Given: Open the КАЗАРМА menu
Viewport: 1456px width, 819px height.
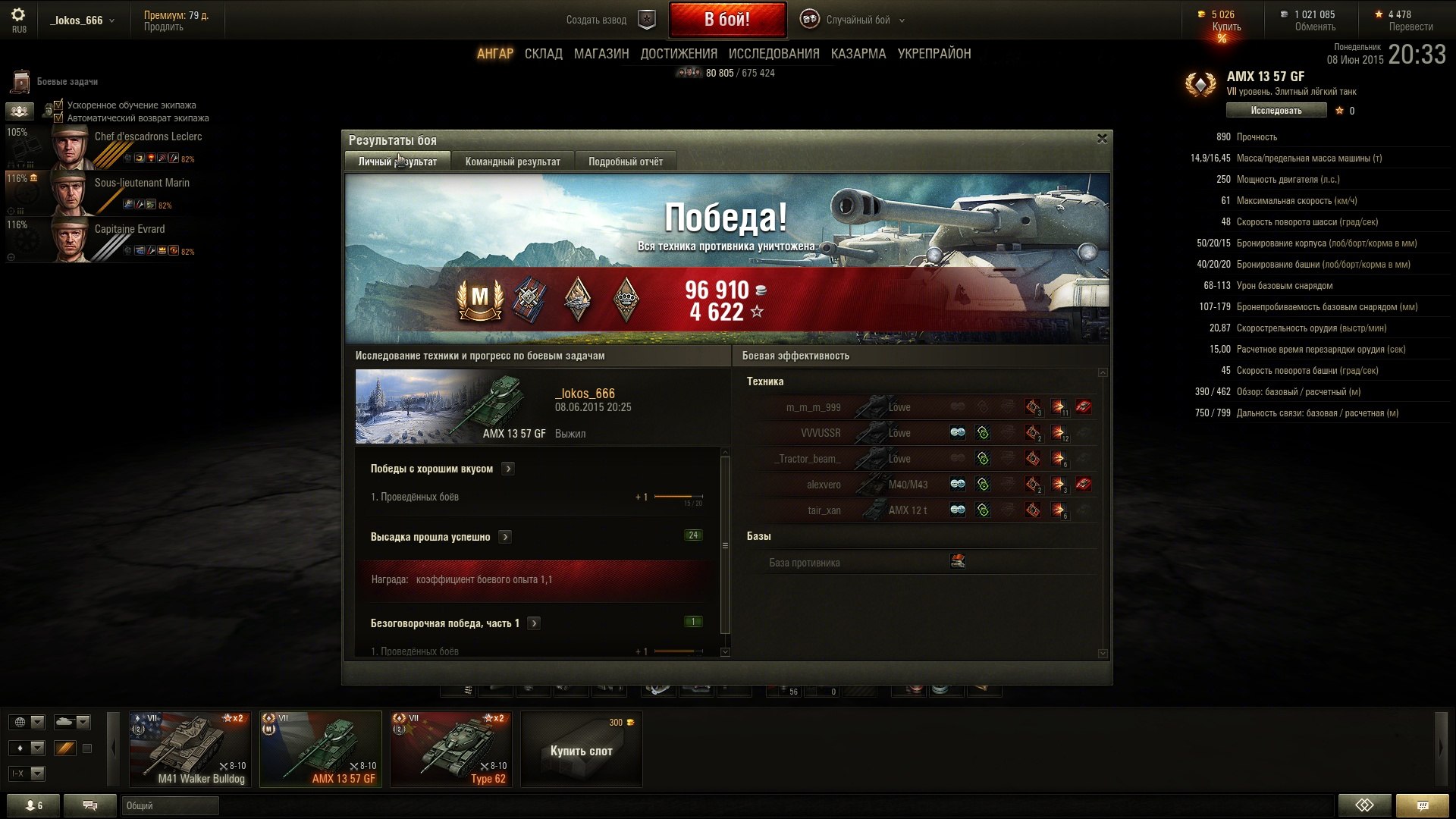Looking at the screenshot, I should (858, 54).
